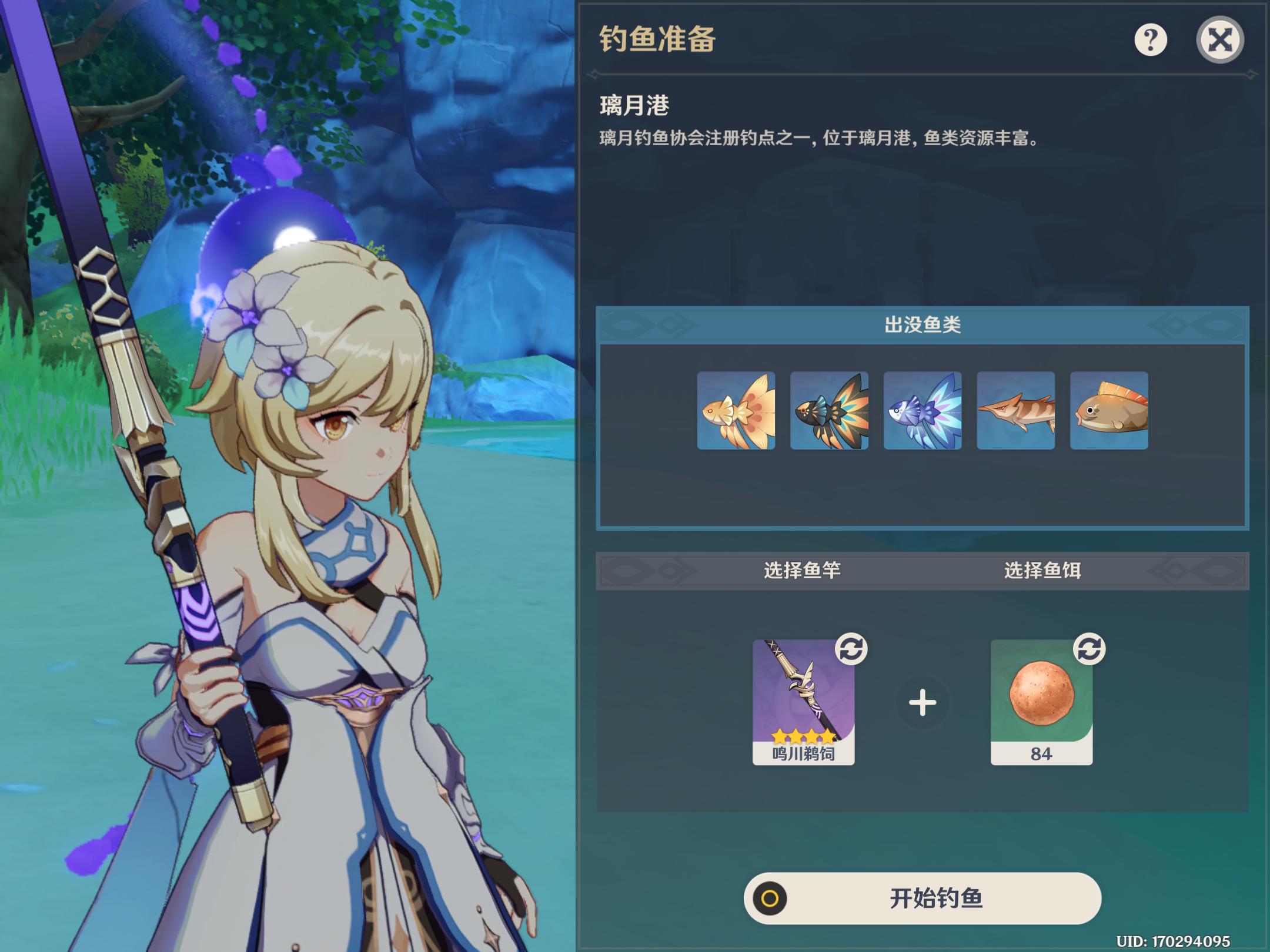Close the fishing preparation panel
Viewport: 1270px width, 952px height.
(x=1219, y=40)
